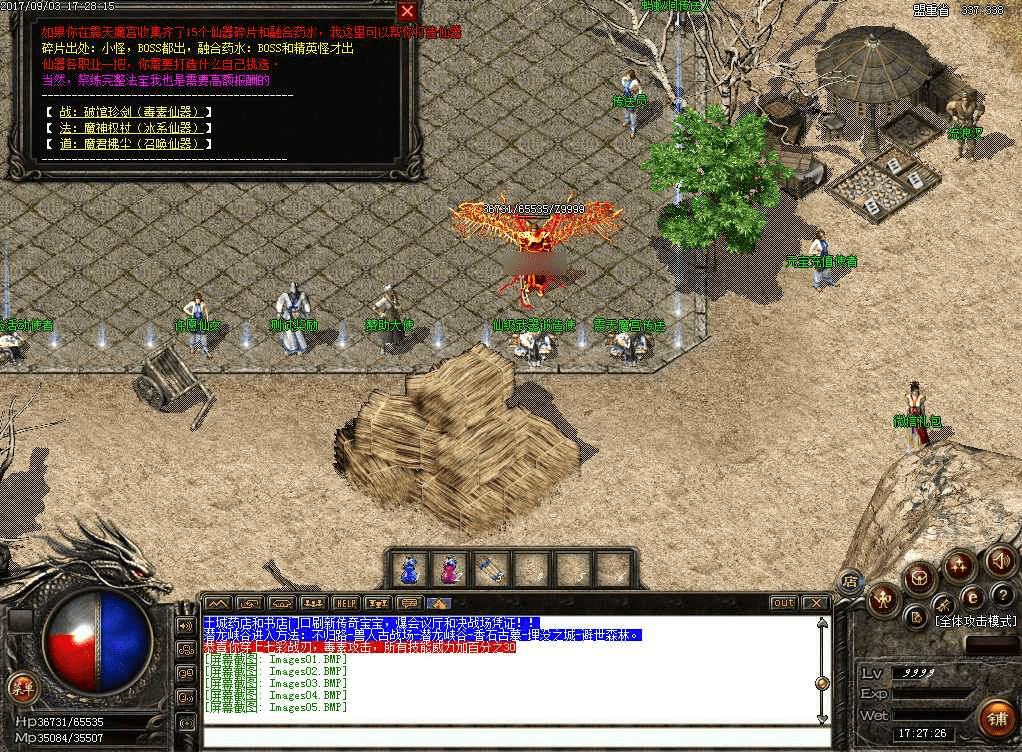
Task: Use the blue potion in the belt
Action: [x=408, y=569]
